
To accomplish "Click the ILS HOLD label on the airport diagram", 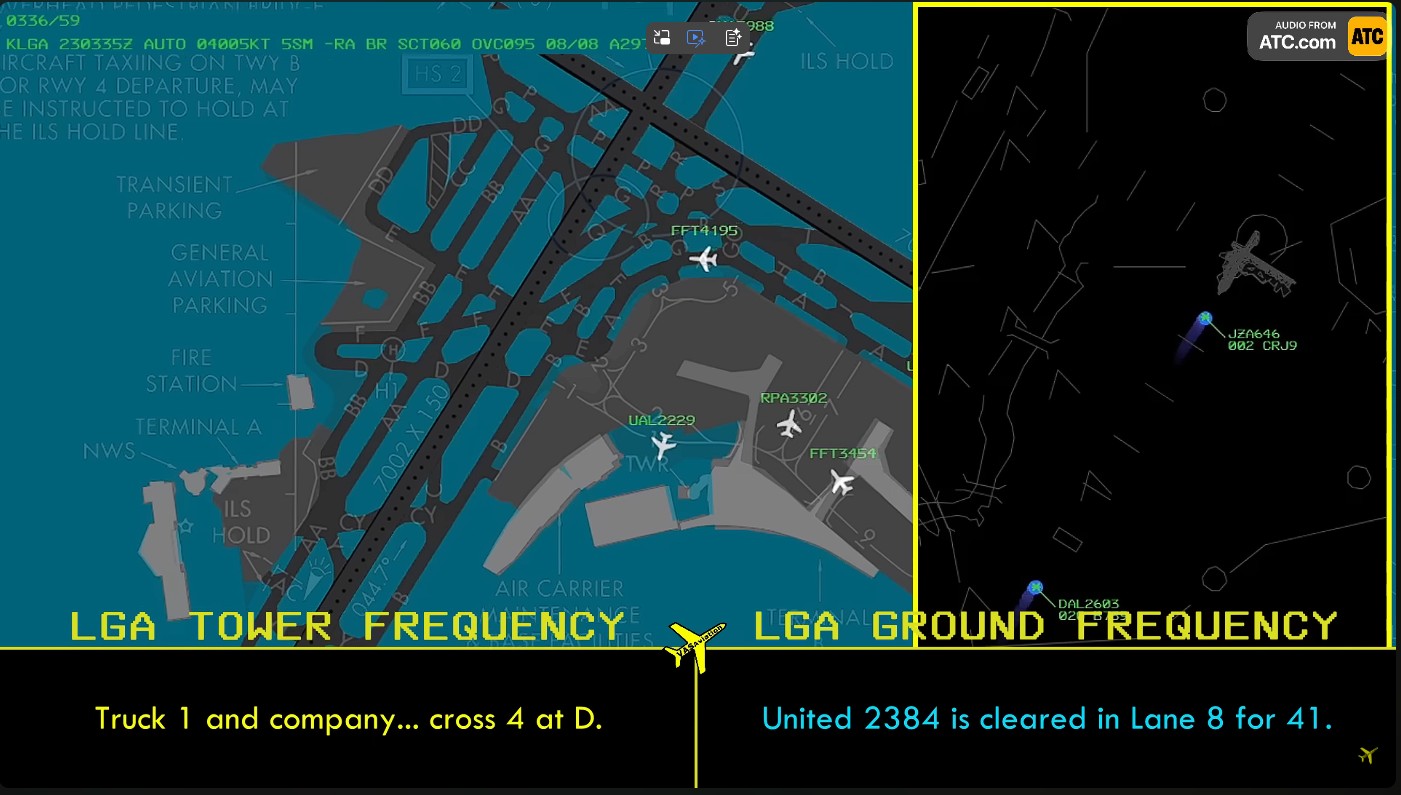I will pyautogui.click(x=240, y=522).
